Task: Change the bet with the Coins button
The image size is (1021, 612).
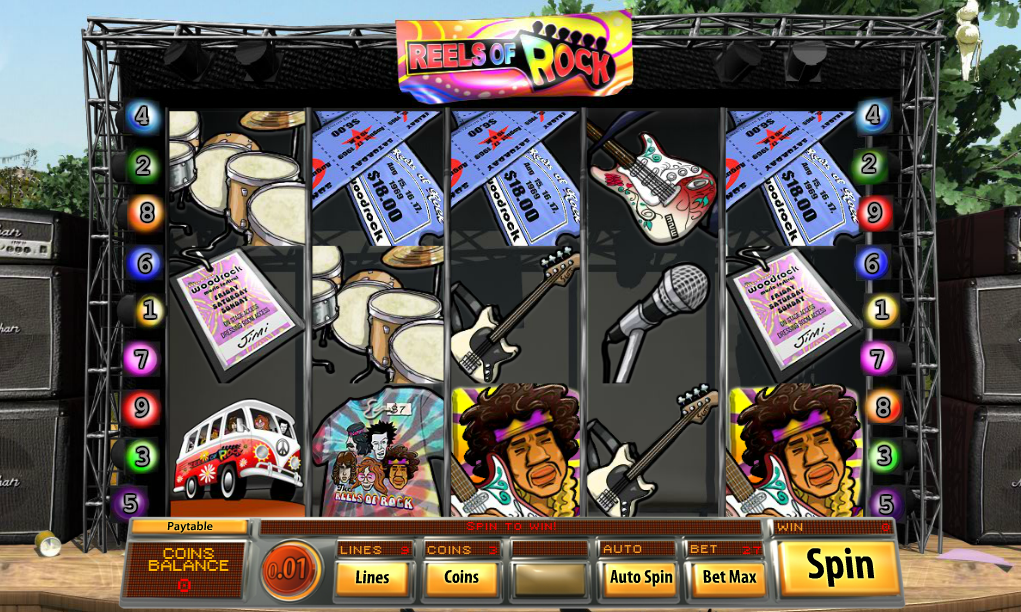Action: click(461, 577)
